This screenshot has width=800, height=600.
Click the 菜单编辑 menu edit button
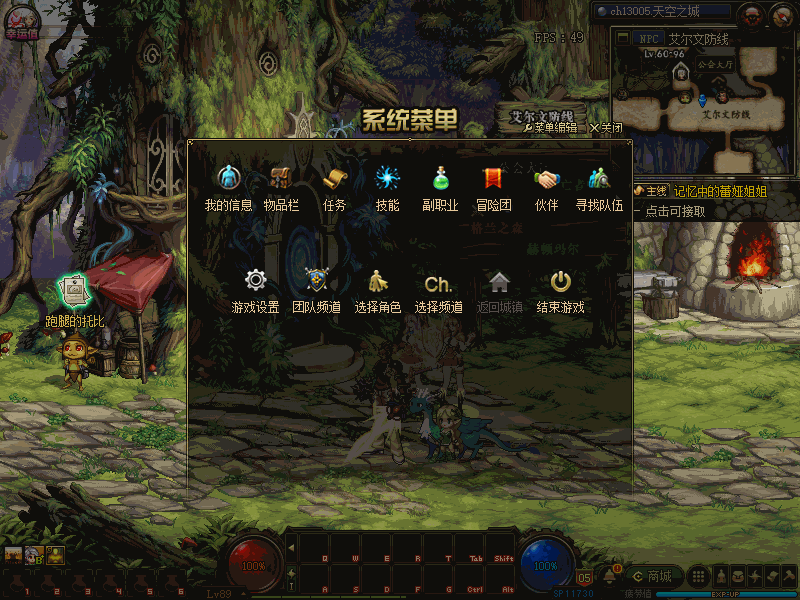tap(549, 128)
